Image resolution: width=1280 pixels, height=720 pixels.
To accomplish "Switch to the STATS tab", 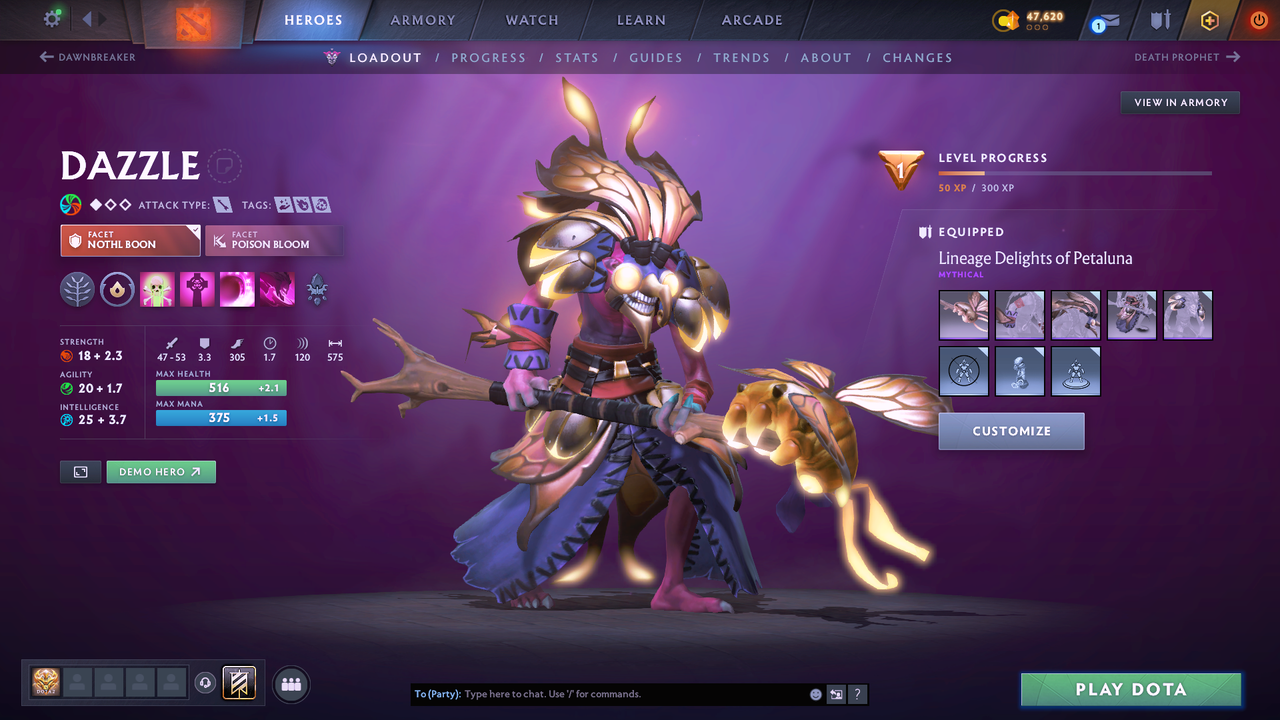I will (x=577, y=57).
